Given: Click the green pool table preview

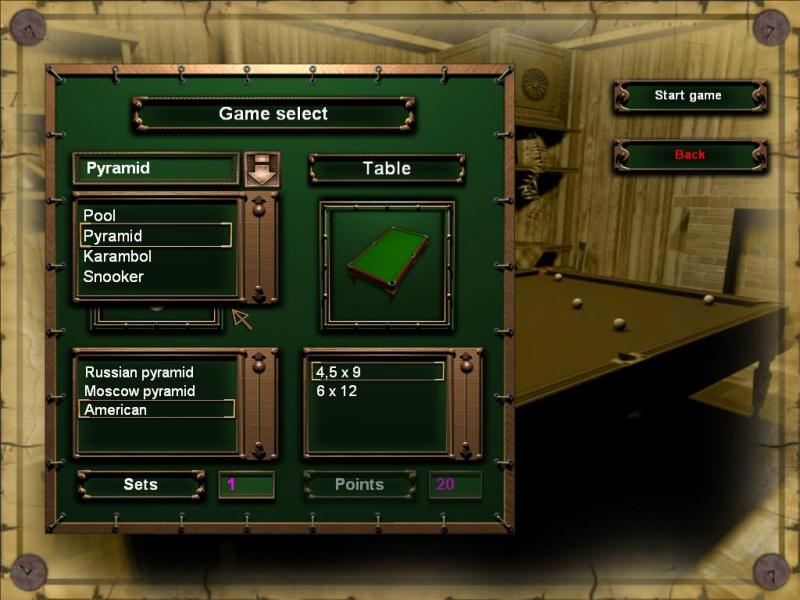Looking at the screenshot, I should pyautogui.click(x=387, y=263).
